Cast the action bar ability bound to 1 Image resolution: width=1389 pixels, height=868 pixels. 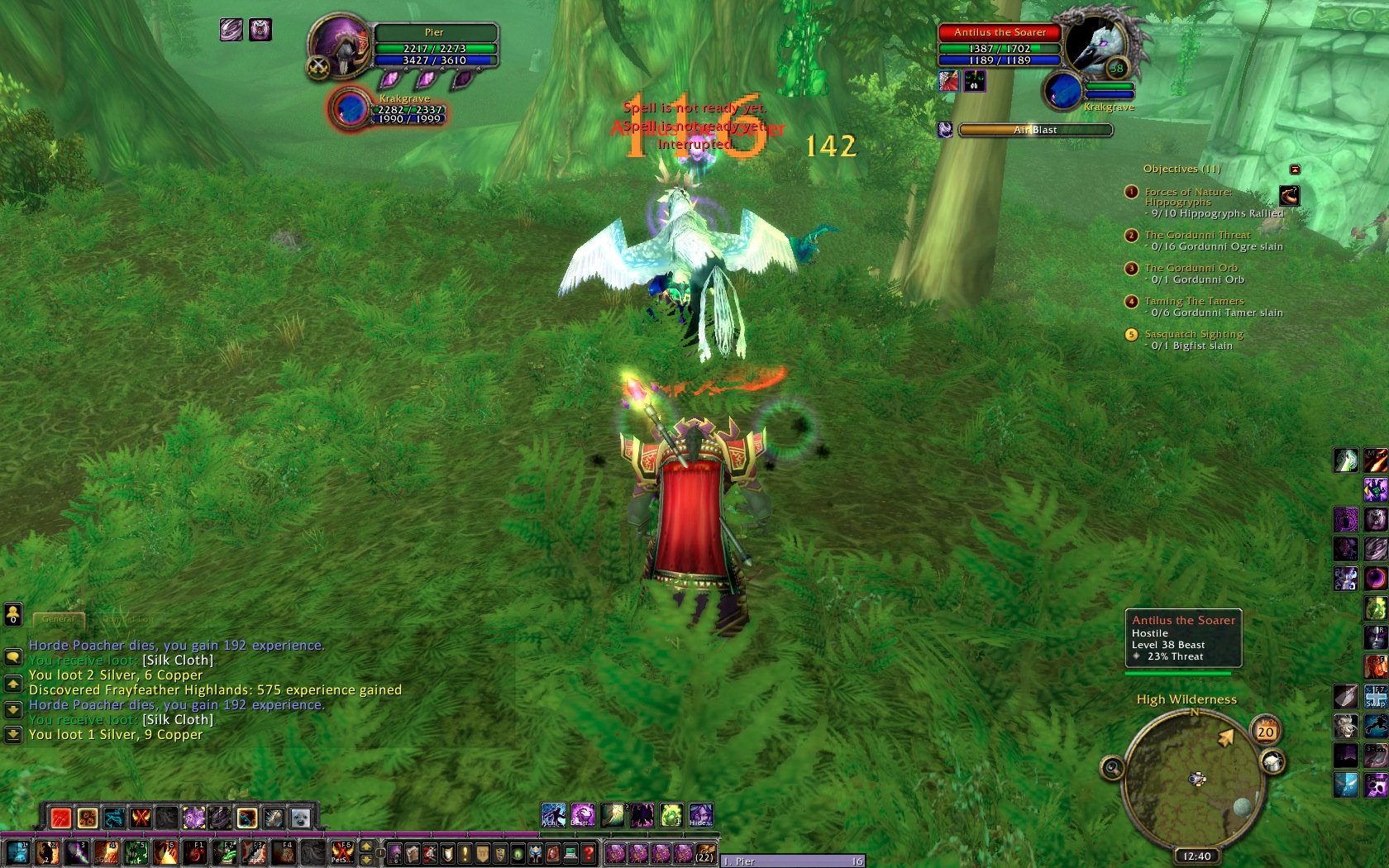coord(18,852)
